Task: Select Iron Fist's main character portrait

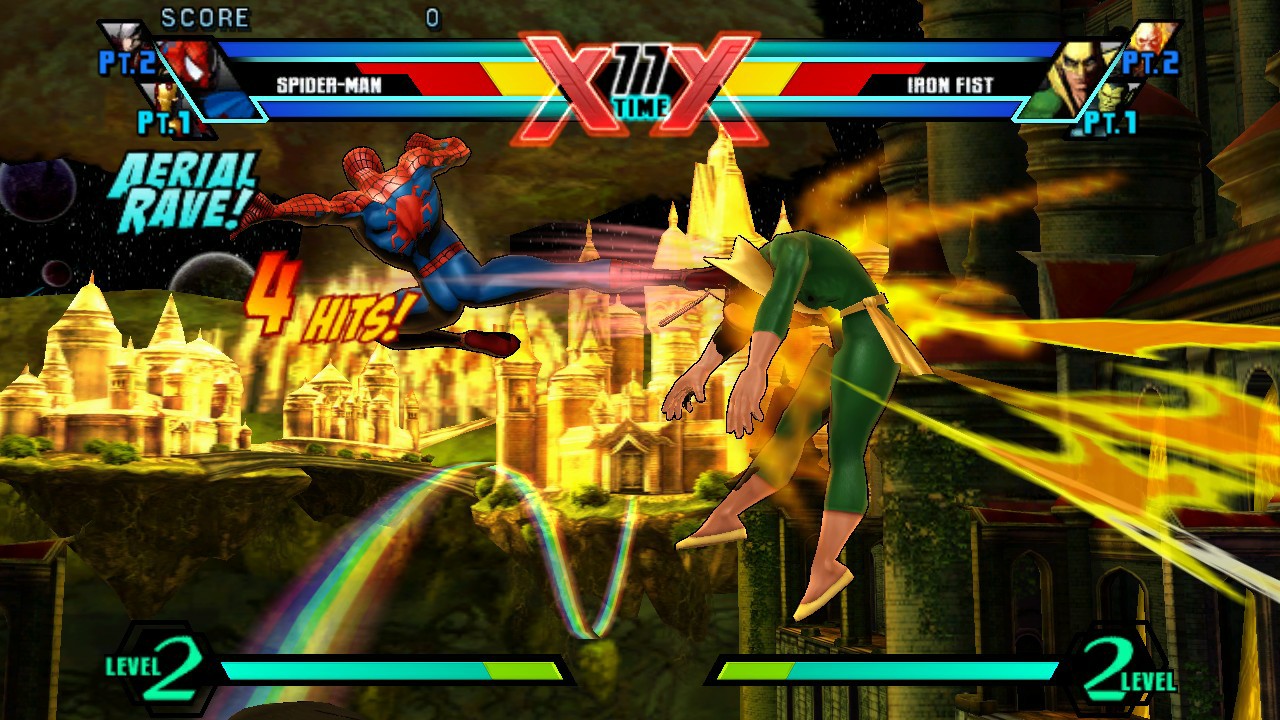Action: tap(1077, 70)
